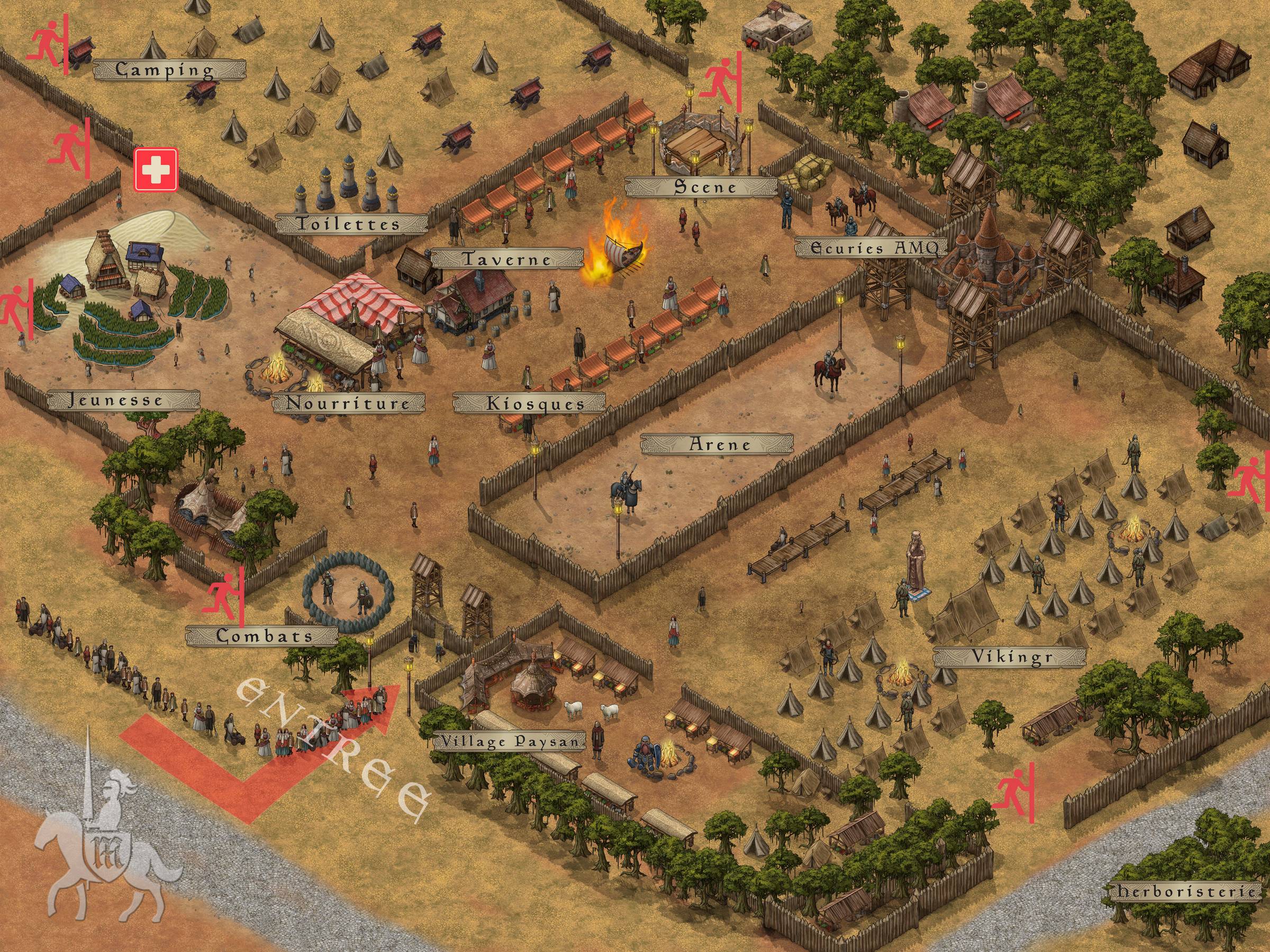
Task: Click the Combats area label
Action: coord(261,636)
